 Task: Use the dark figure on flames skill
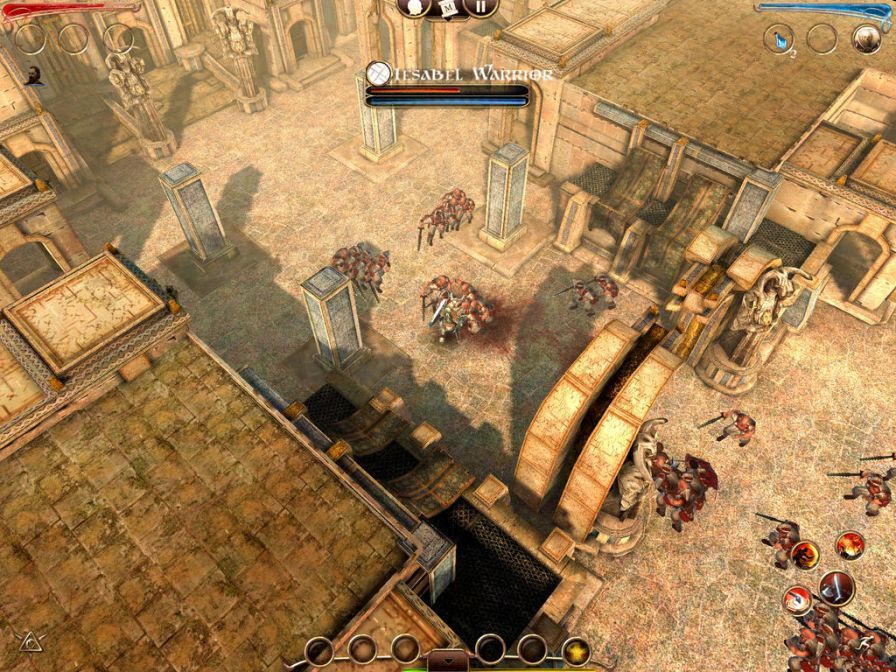pyautogui.click(x=805, y=555)
